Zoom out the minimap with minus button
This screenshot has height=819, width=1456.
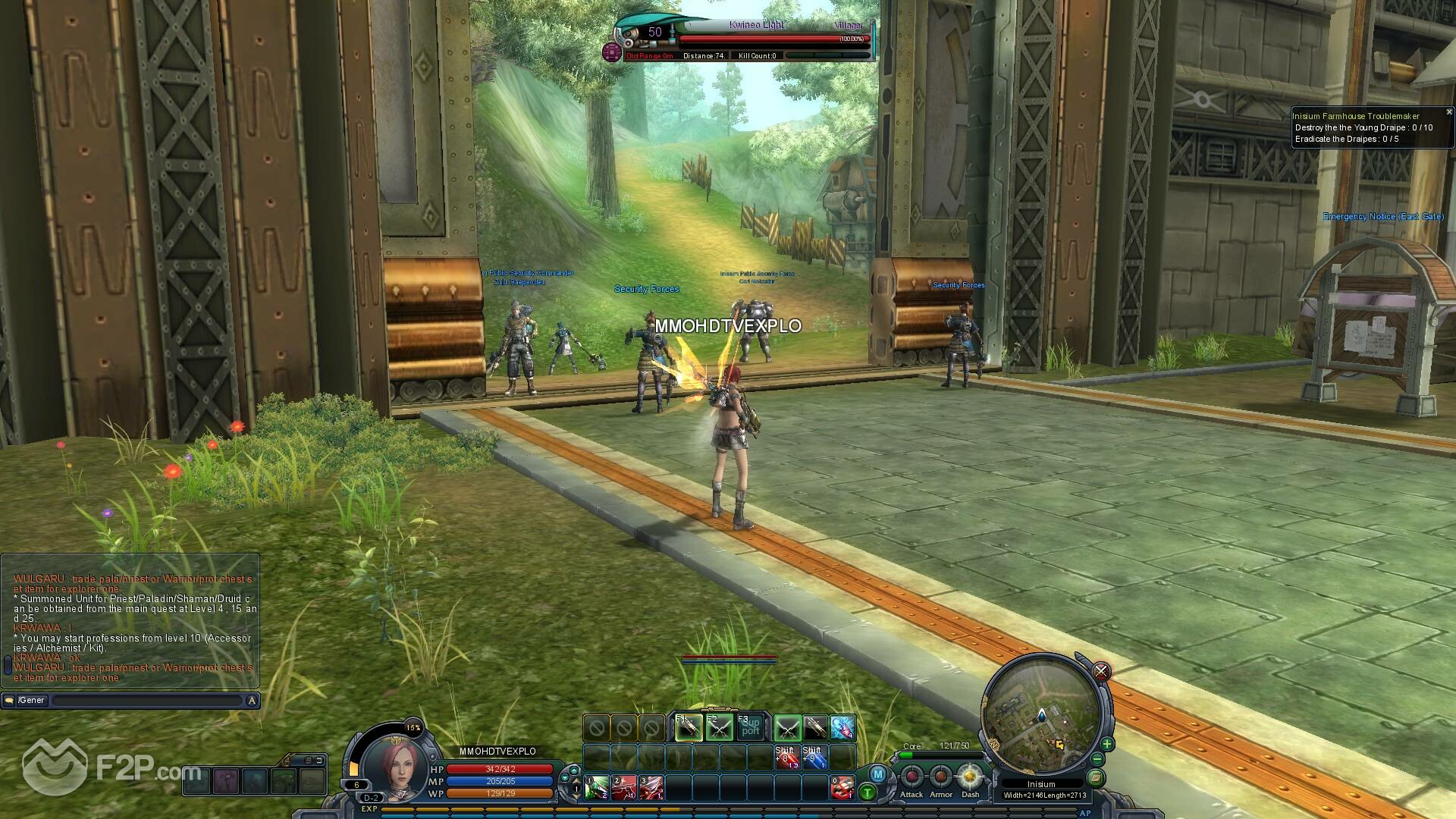coord(1097,759)
